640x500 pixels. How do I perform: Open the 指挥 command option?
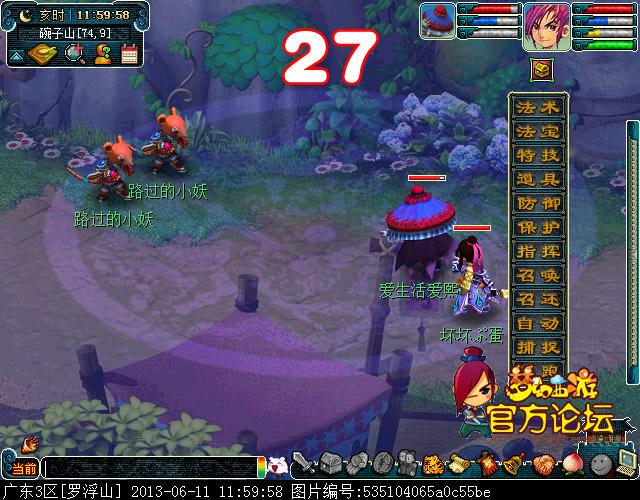tap(538, 251)
